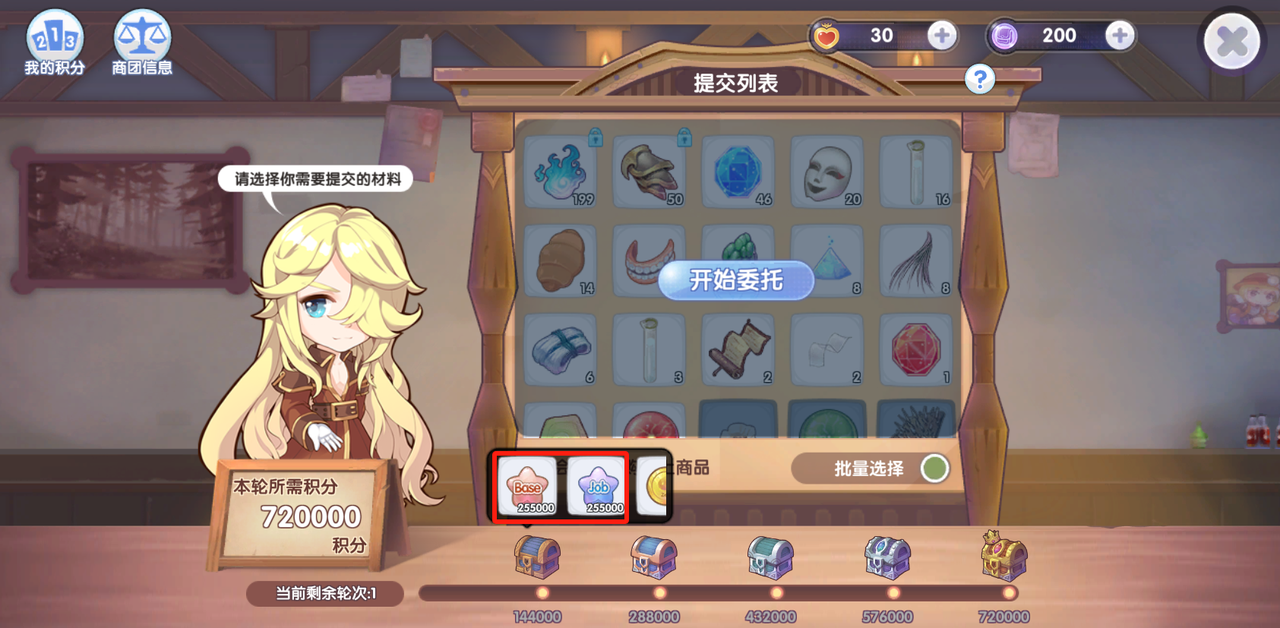Toggle 批量选择 batch select

point(934,468)
